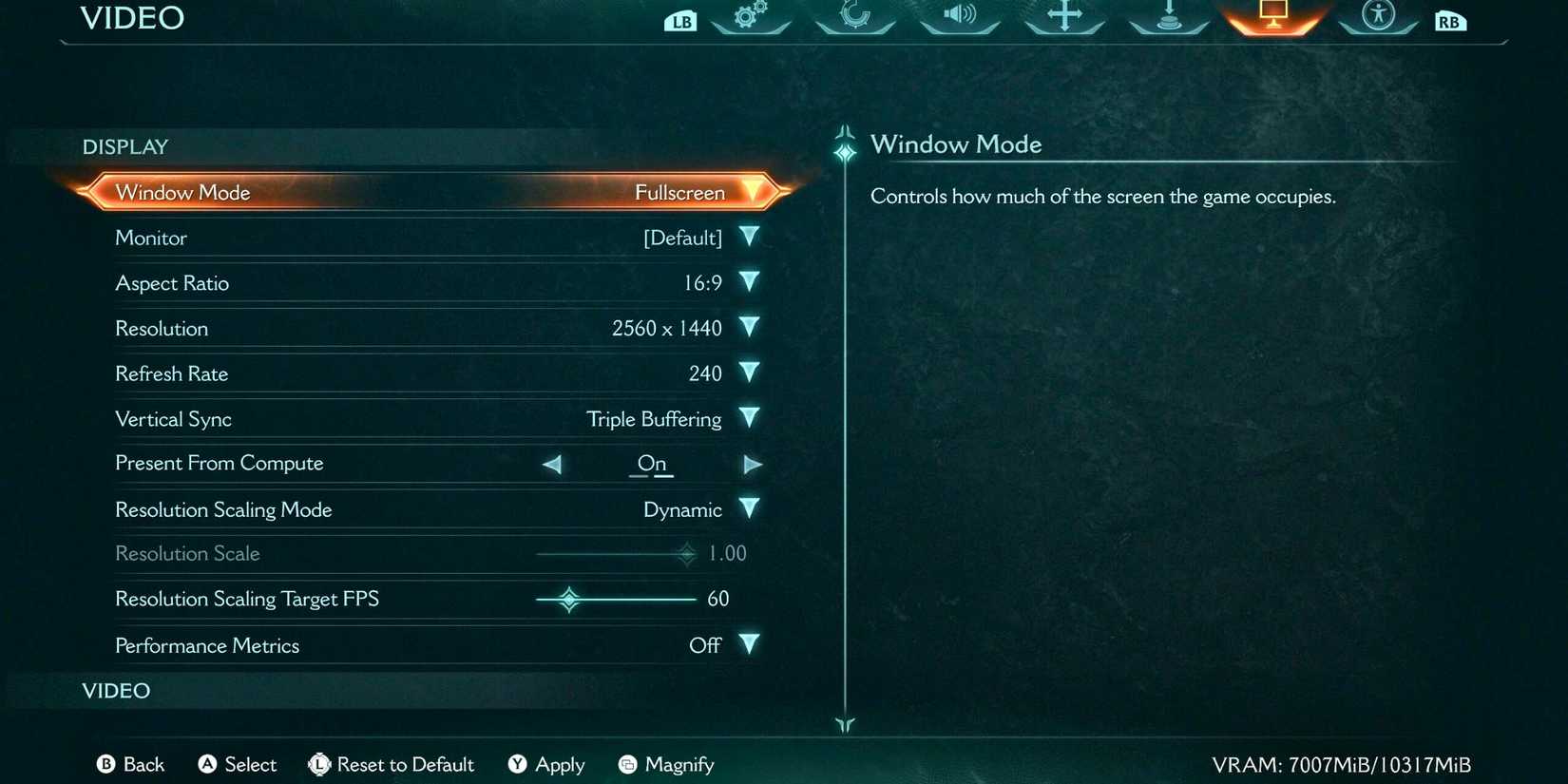1568x784 pixels.
Task: Apply the video settings
Action: [546, 764]
